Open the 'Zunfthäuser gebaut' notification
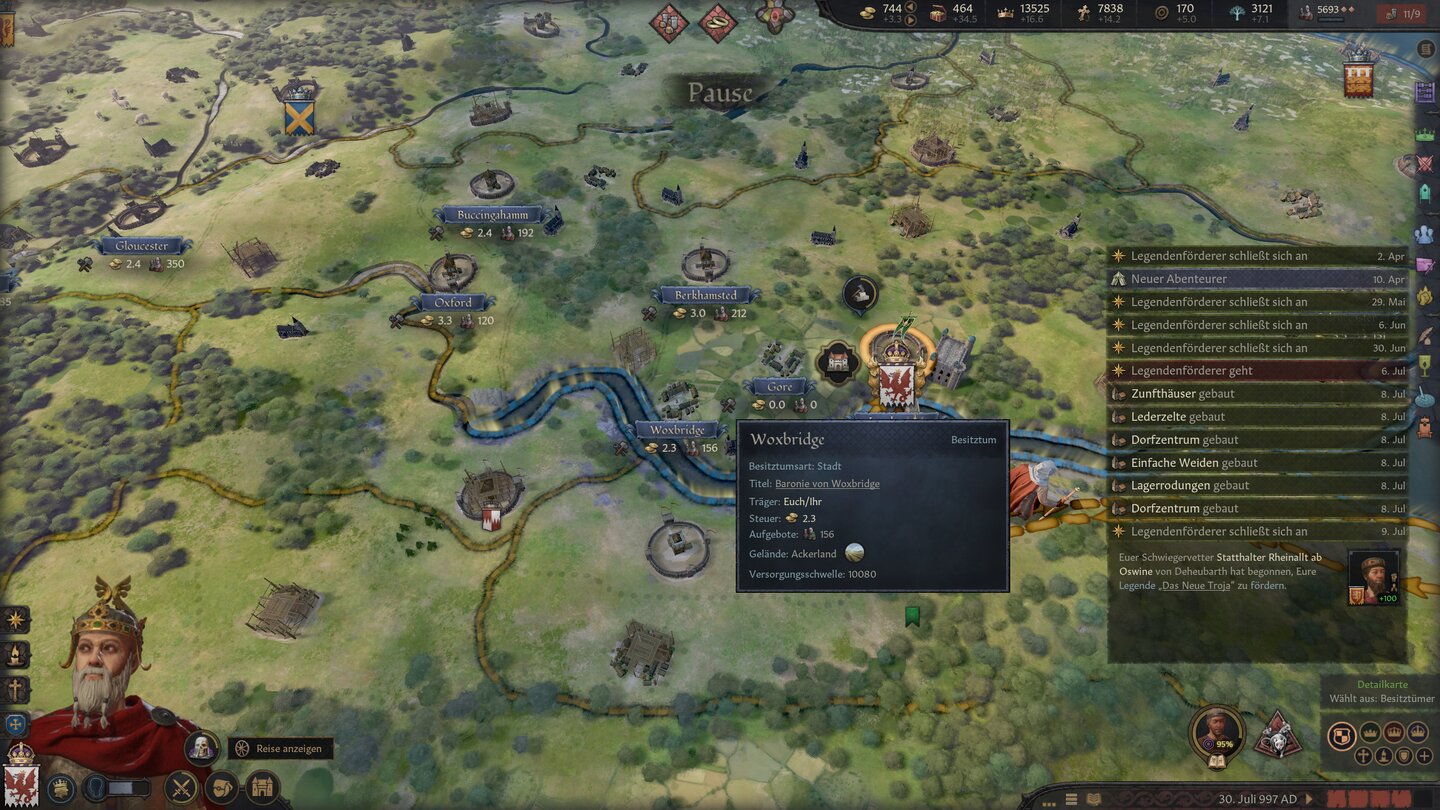Image resolution: width=1440 pixels, height=810 pixels. pyautogui.click(x=1250, y=393)
